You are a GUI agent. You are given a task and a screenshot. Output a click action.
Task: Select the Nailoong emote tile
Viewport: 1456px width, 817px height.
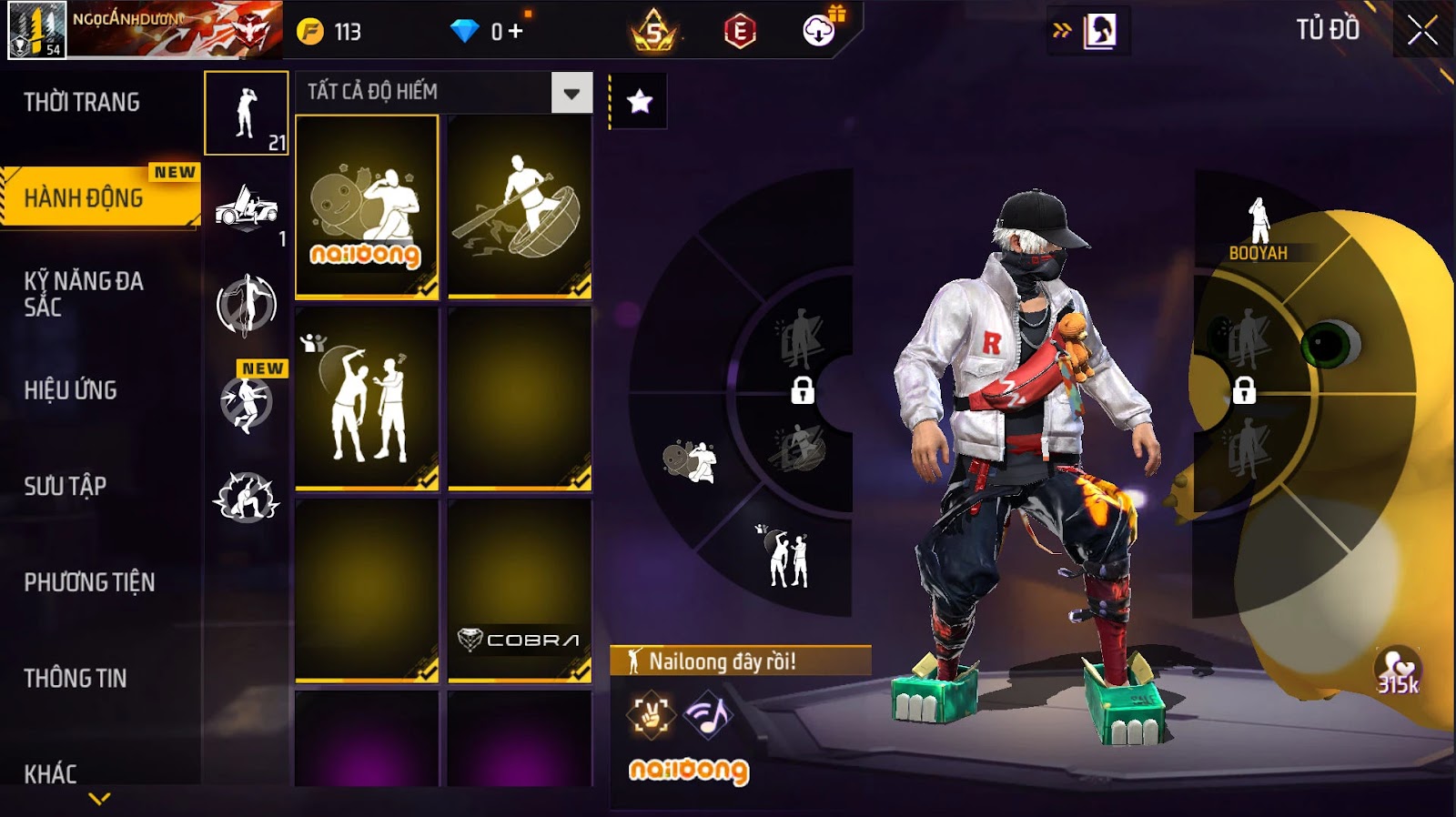point(367,207)
